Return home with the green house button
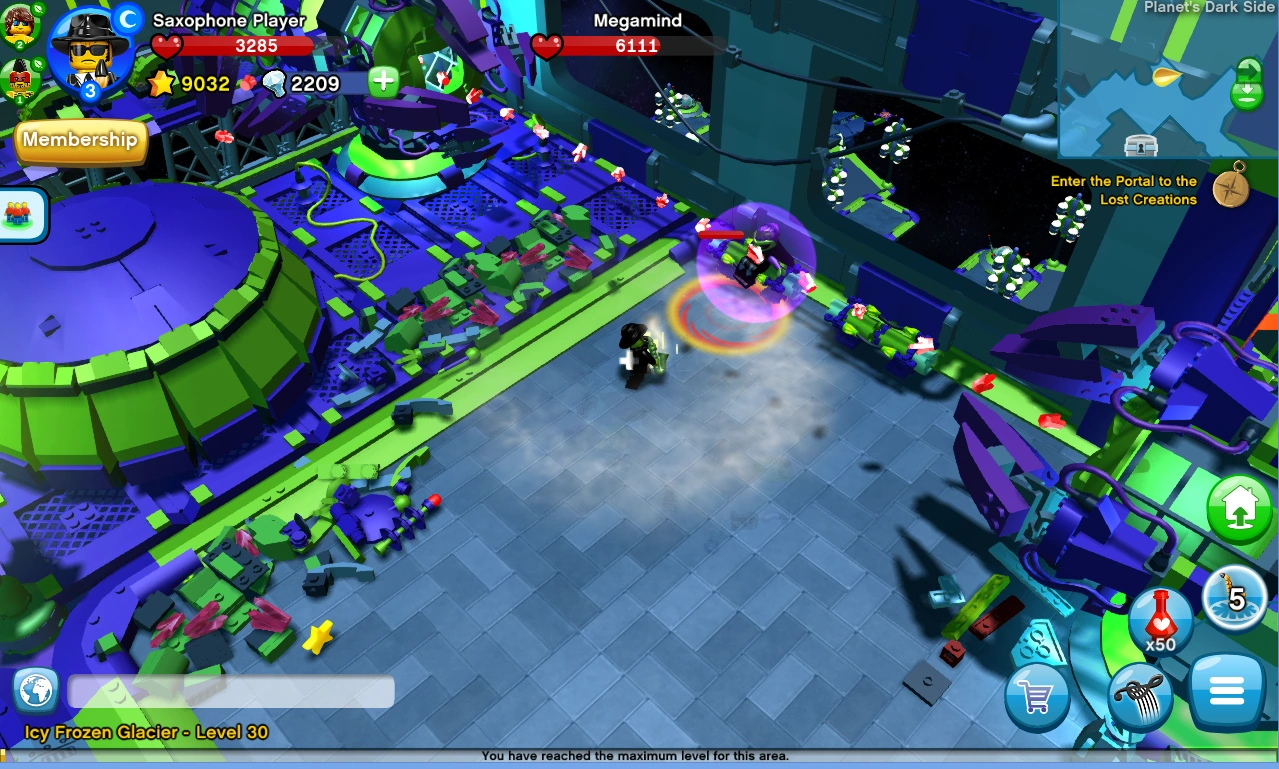 coord(1240,510)
